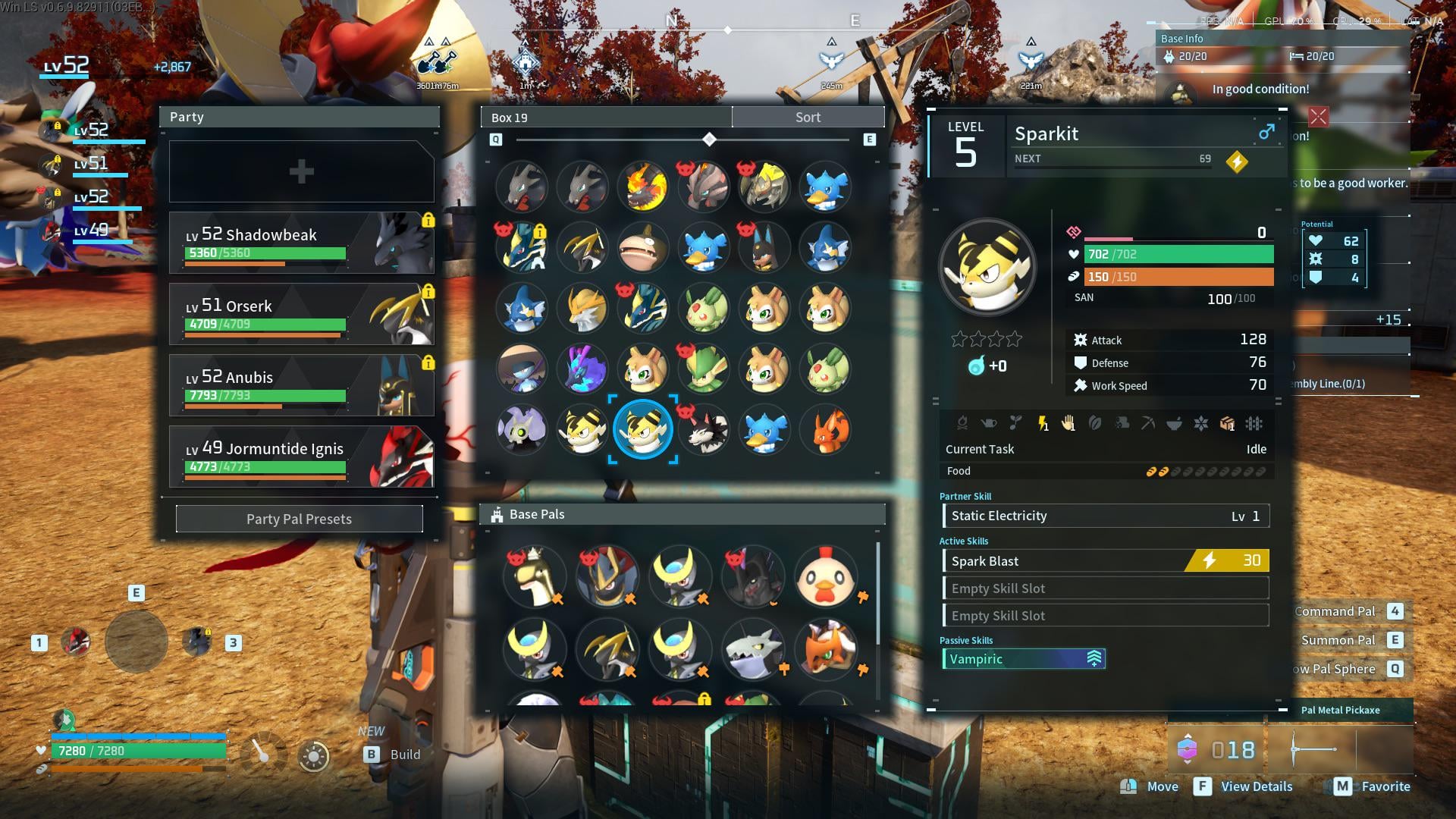Choose the purple dragon Pal in the box

[582, 369]
